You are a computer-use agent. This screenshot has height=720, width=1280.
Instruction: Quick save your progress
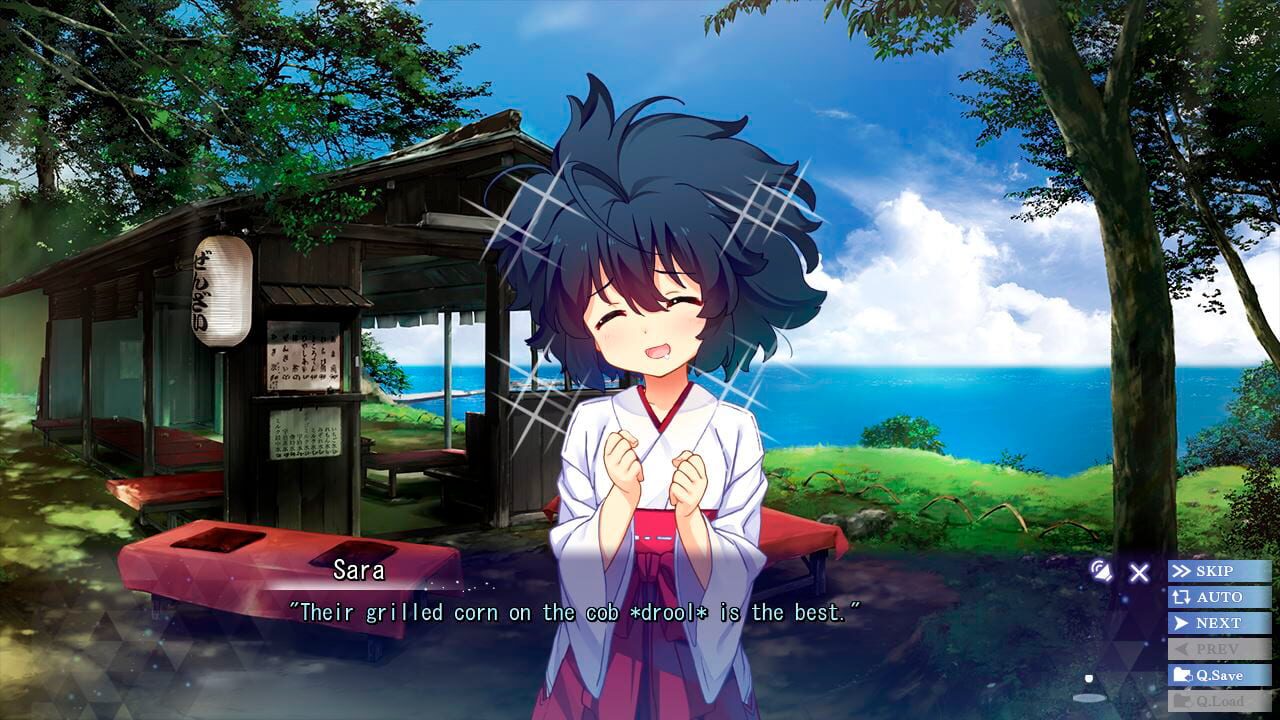pyautogui.click(x=1215, y=675)
